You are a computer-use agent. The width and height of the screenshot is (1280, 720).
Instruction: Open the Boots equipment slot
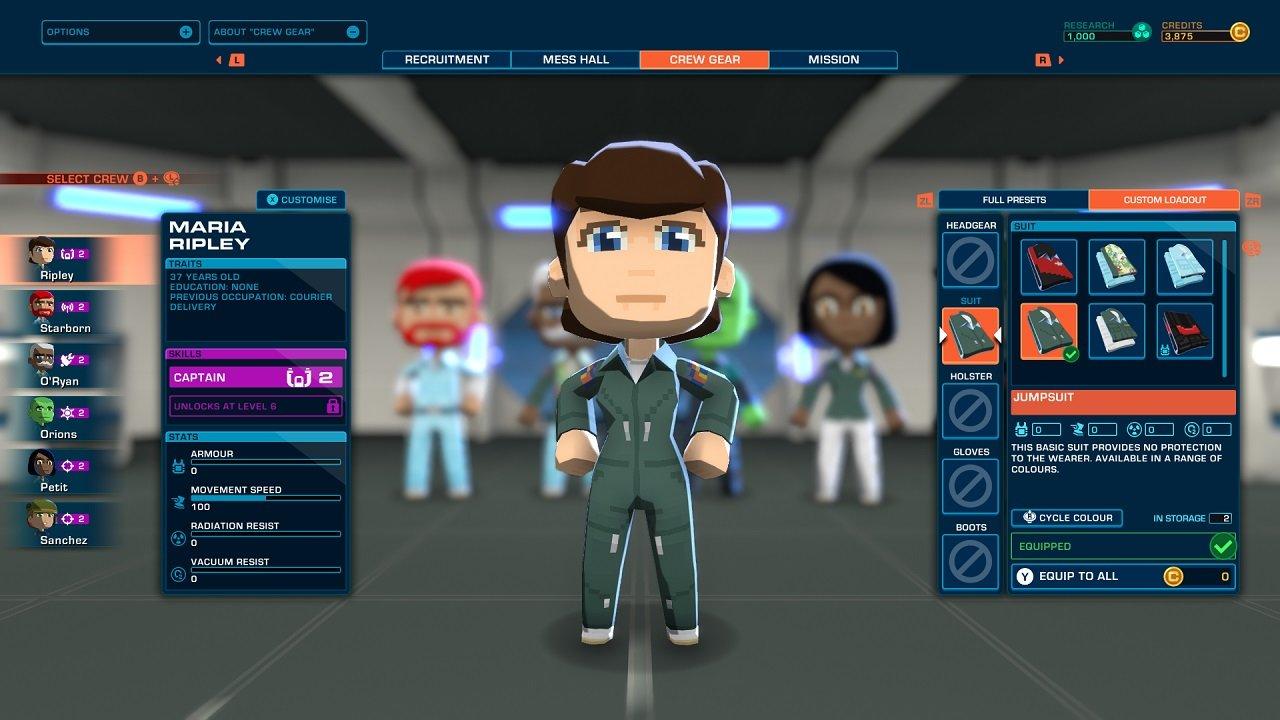pos(969,561)
